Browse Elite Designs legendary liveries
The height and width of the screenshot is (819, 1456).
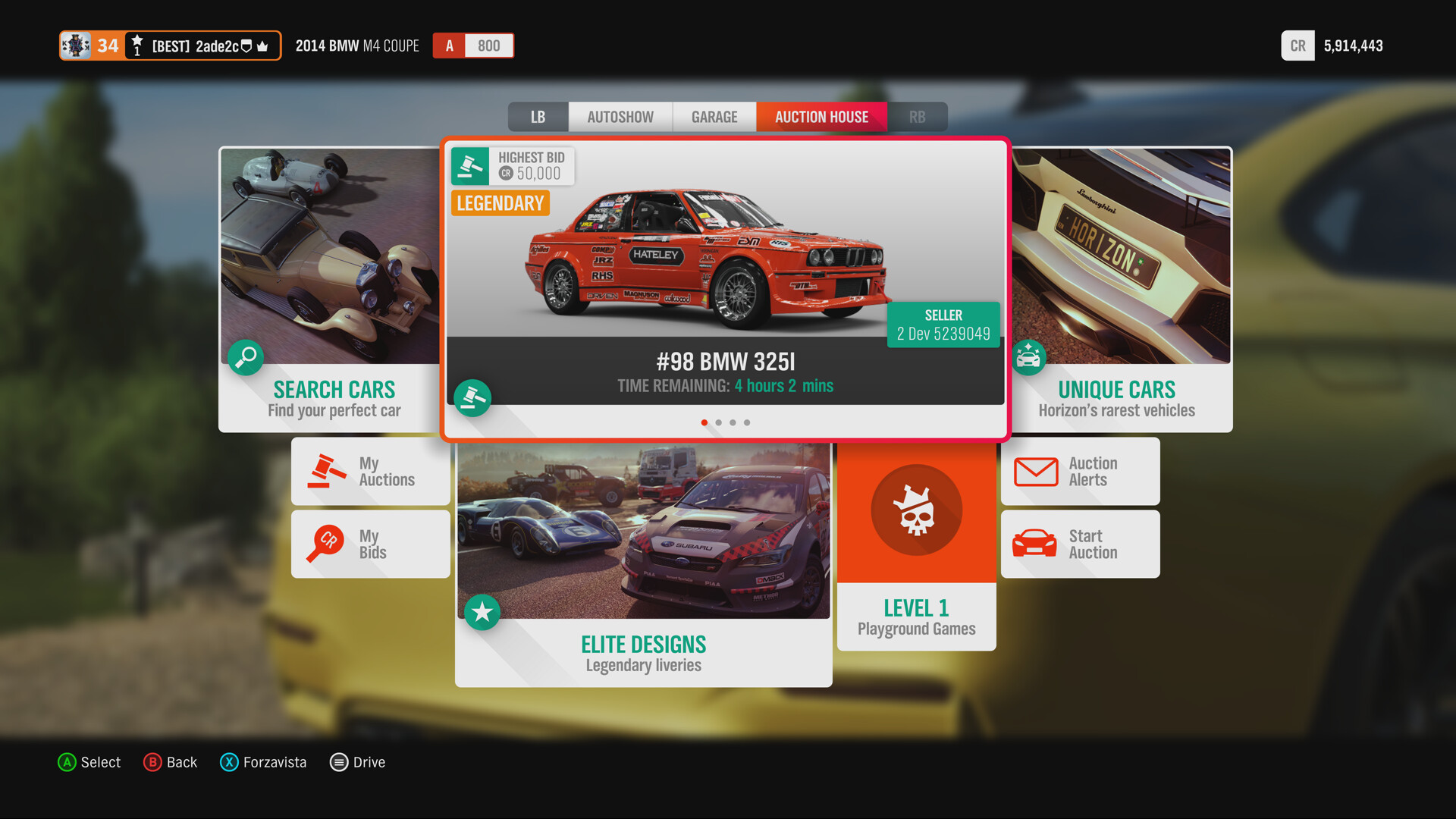pyautogui.click(x=643, y=565)
